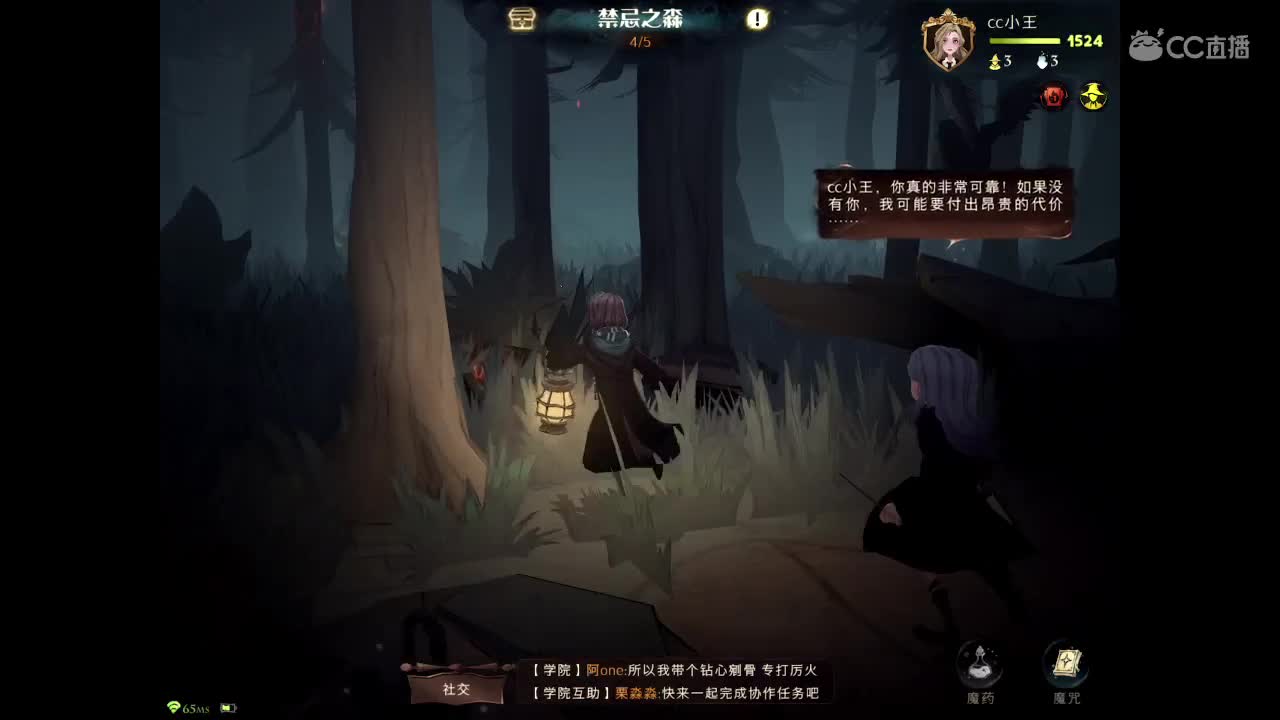This screenshot has width=1280, height=720.
Task: Click the battery level indicator icon
Action: 229,706
